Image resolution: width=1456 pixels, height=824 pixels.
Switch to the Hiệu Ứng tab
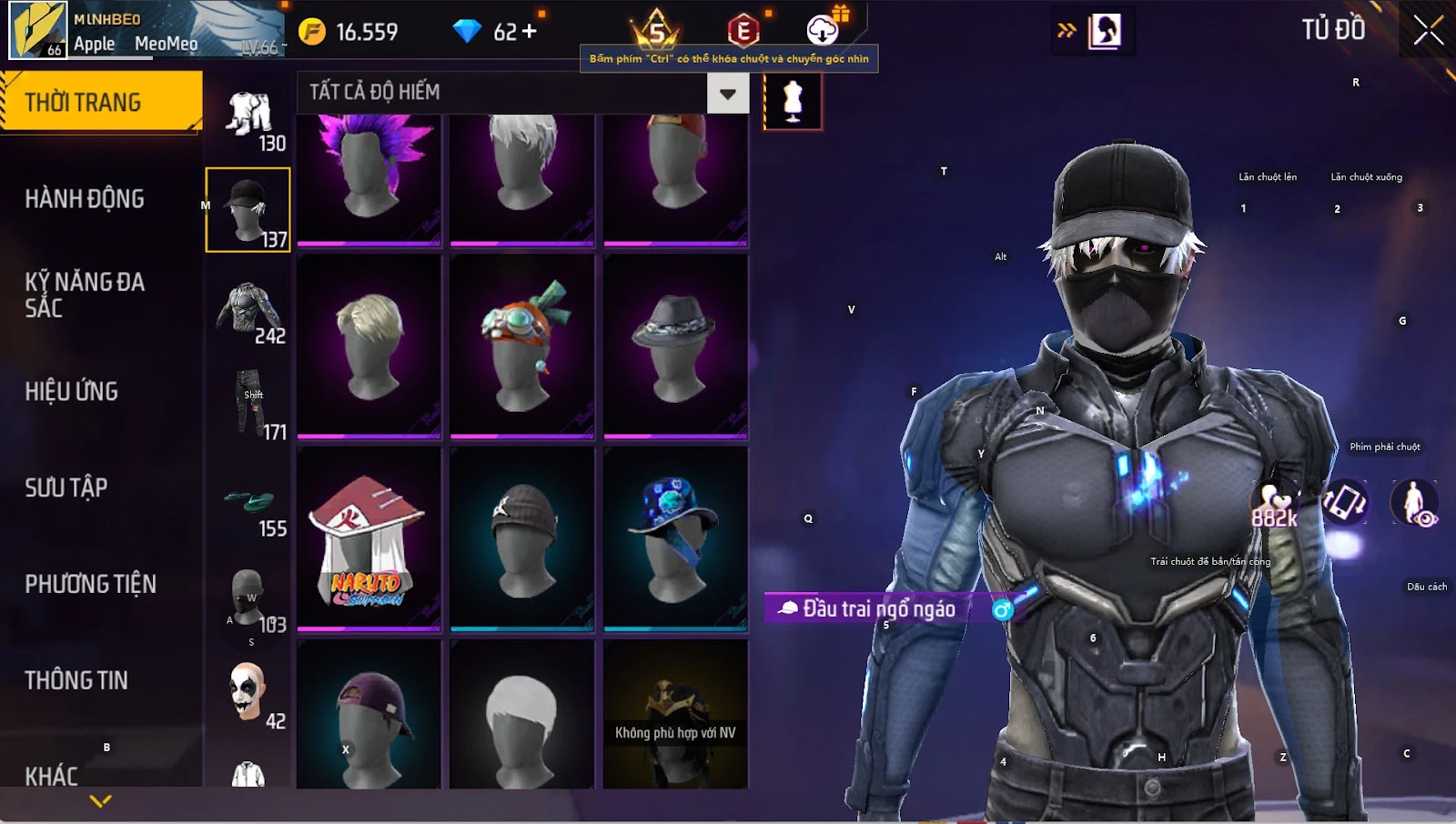(72, 391)
